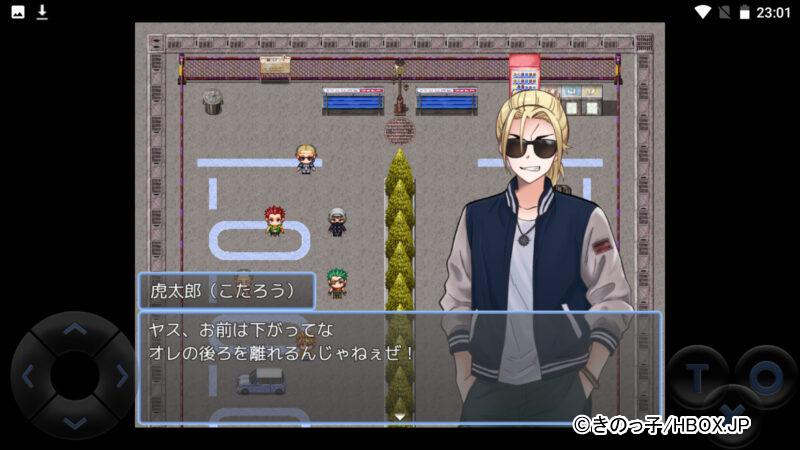Advance the dialogue at the small continue arrow
800x450 pixels.
(x=400, y=416)
